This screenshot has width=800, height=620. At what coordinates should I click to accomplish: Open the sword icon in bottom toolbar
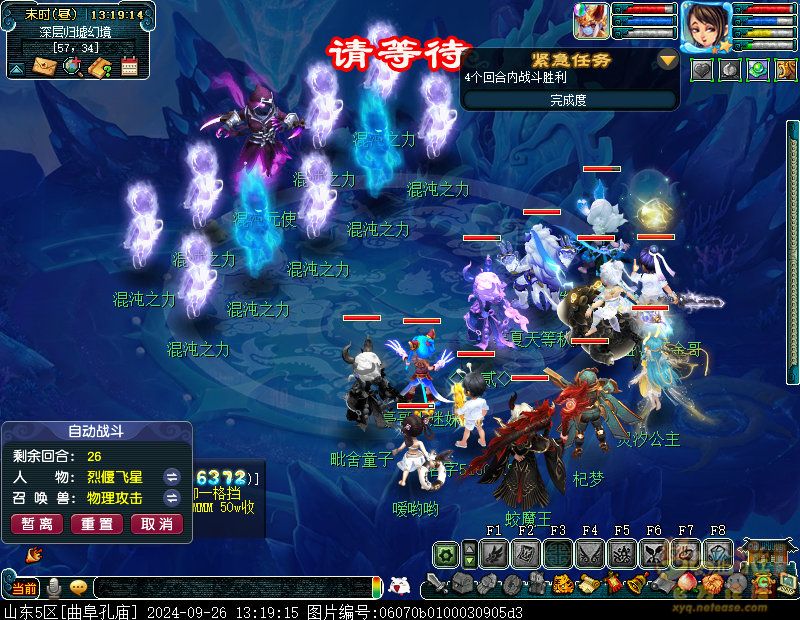pyautogui.click(x=436, y=584)
